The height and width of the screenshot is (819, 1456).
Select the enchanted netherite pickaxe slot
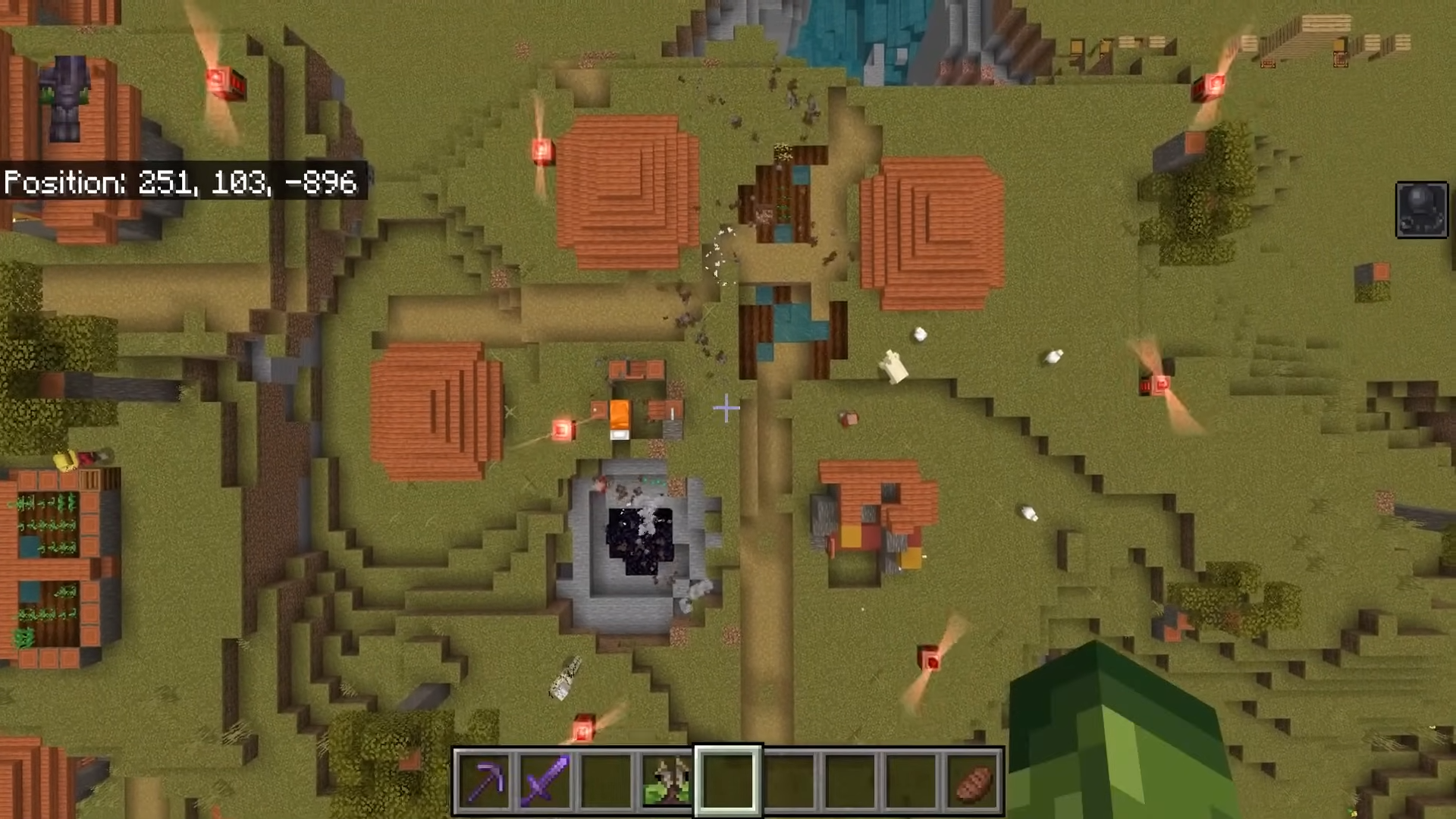484,781
